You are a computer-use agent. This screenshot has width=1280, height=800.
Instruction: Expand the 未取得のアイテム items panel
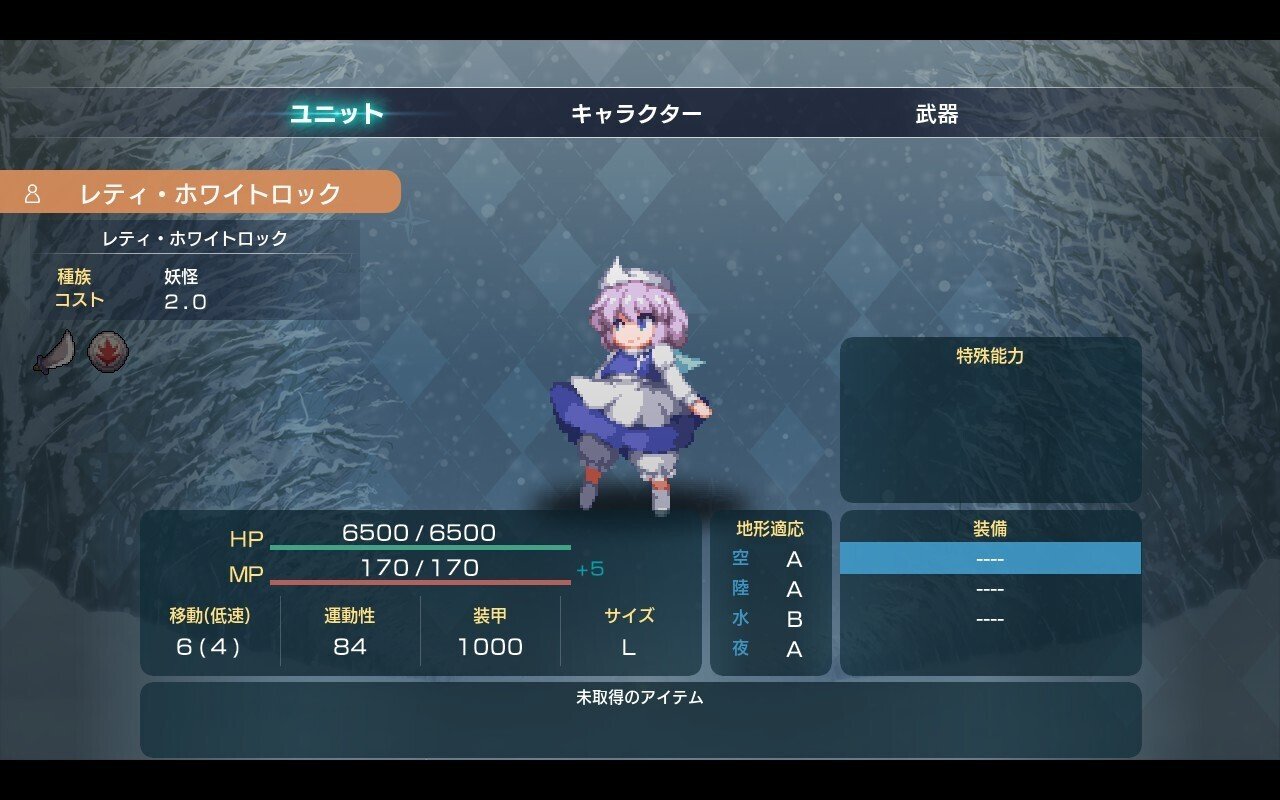640,700
